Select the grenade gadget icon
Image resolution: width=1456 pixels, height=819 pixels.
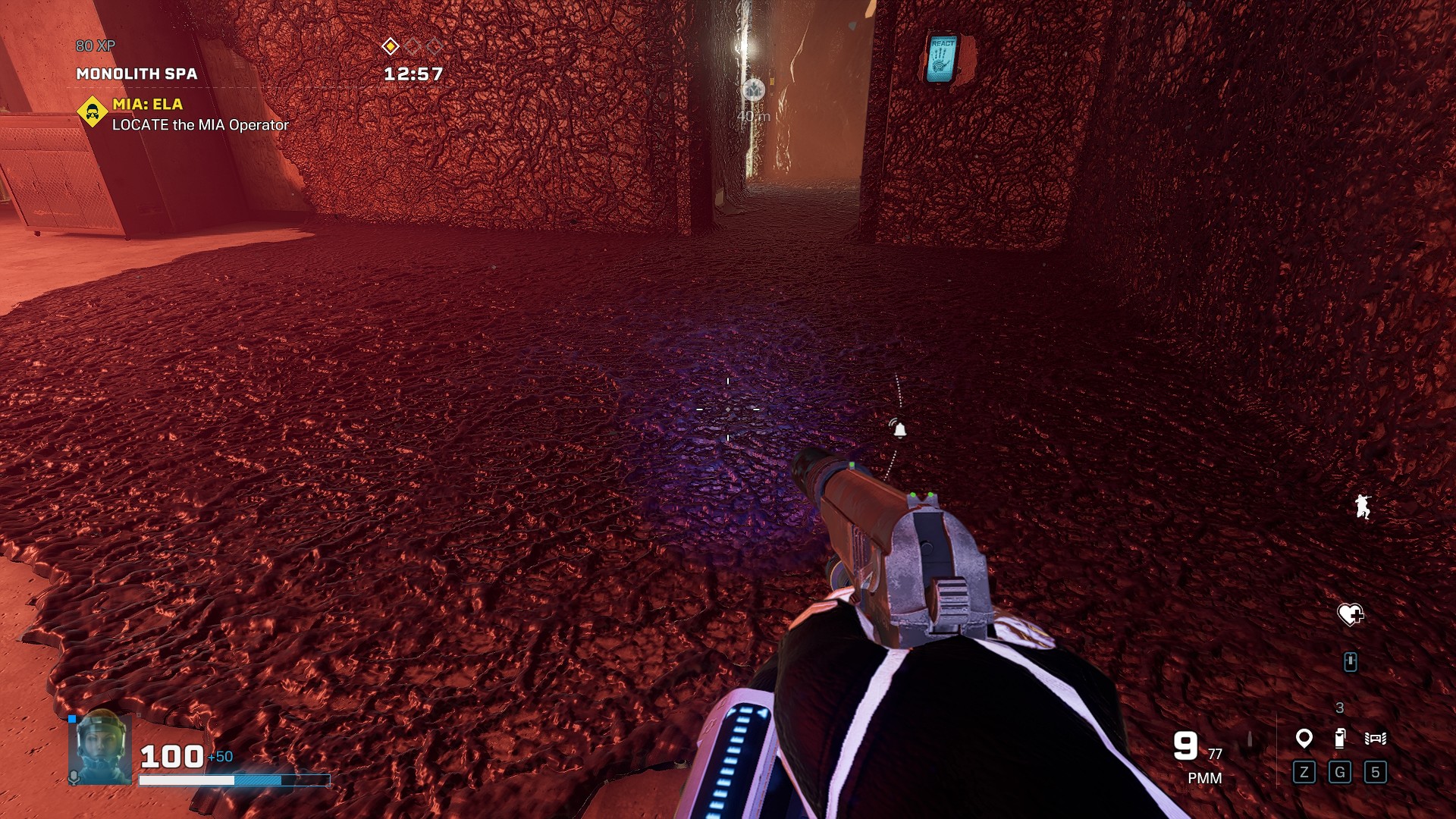point(1340,738)
